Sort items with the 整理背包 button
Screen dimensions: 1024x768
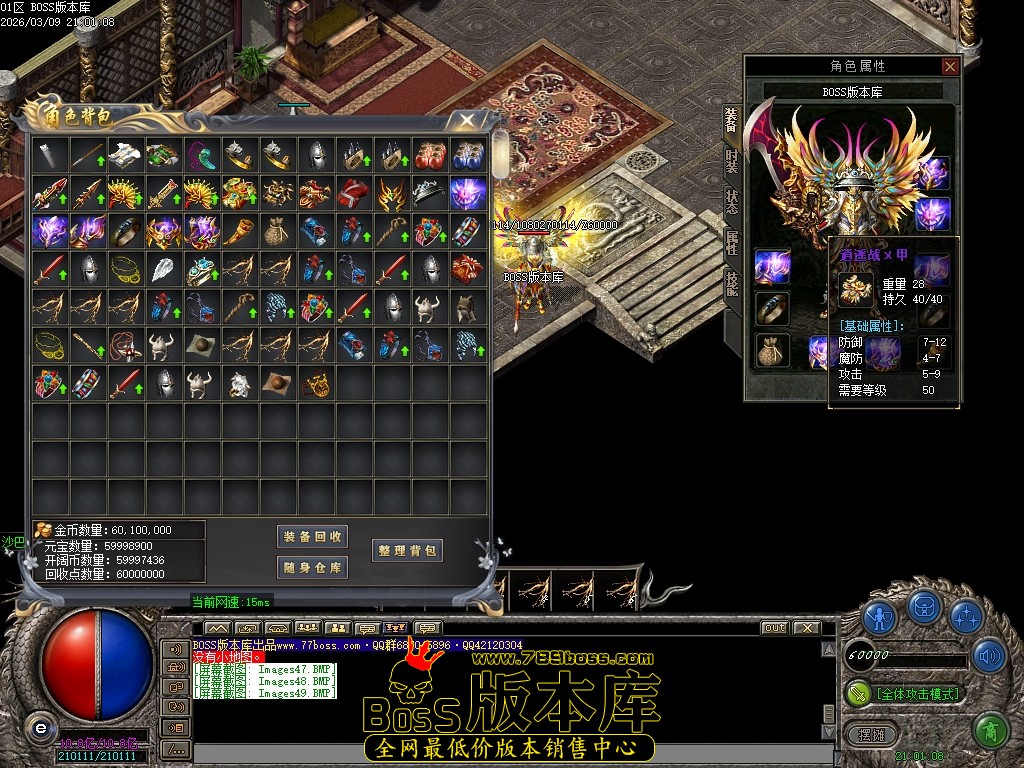click(408, 550)
